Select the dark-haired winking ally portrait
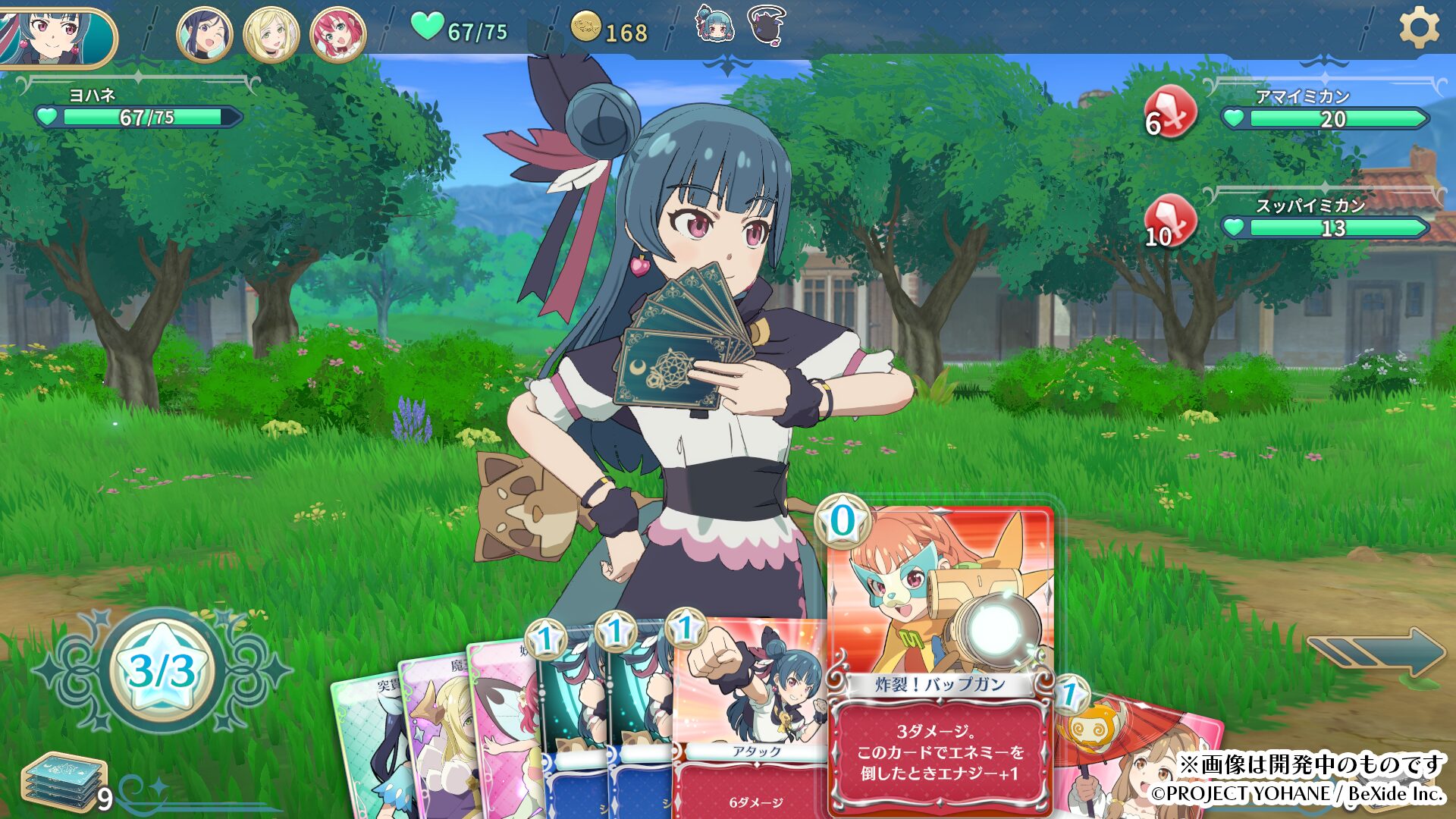This screenshot has height=819, width=1456. [205, 35]
